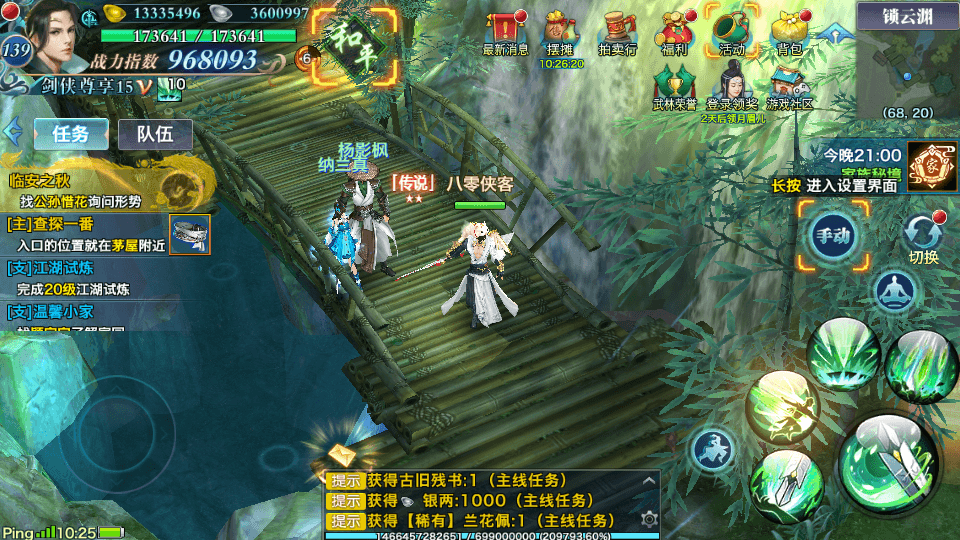Viewport: 960px width, 540px height.
Task: Open the 锁云渊 minimap
Action: pos(907,65)
